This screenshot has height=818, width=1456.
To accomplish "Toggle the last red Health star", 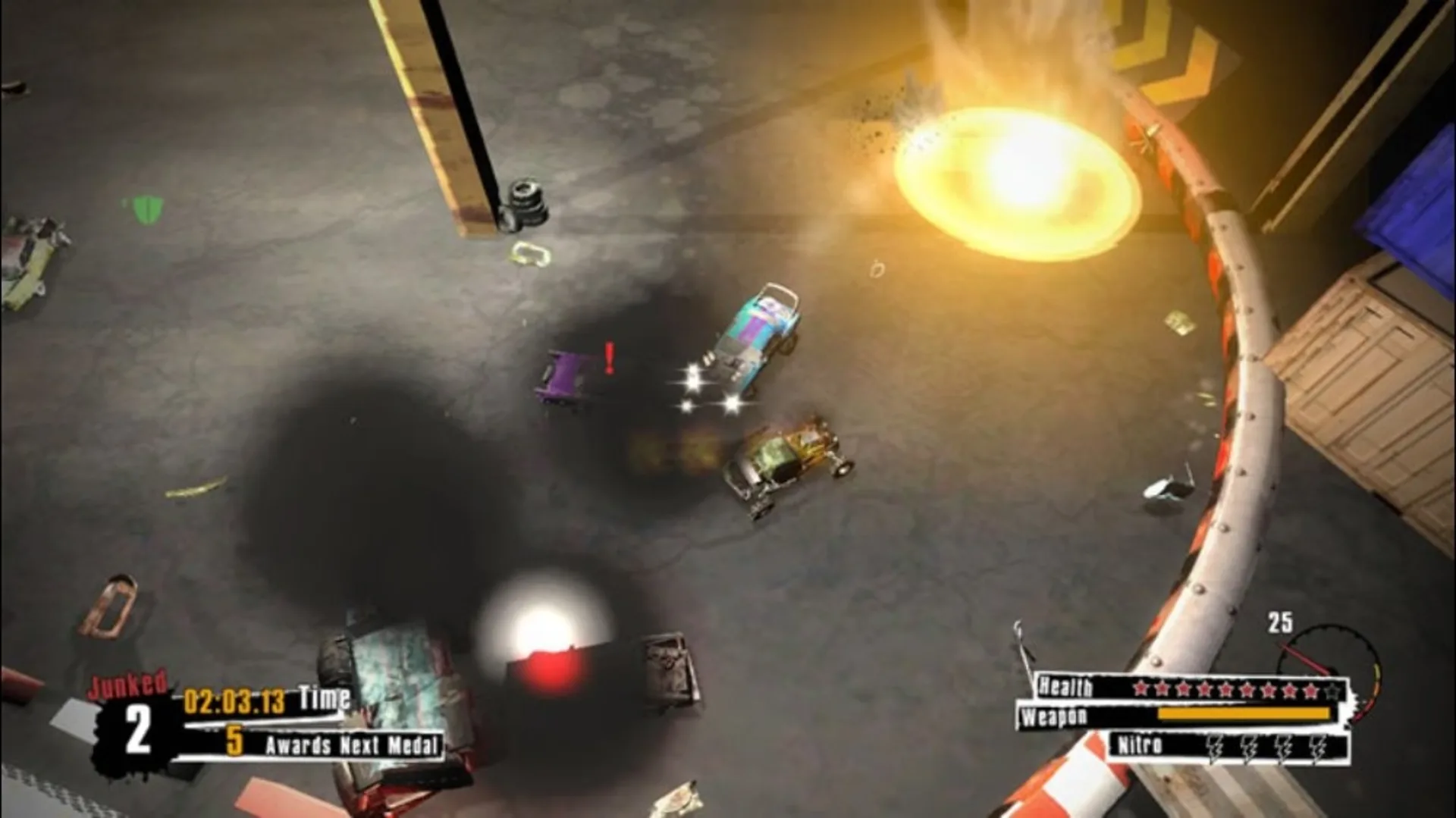I will tap(1310, 689).
